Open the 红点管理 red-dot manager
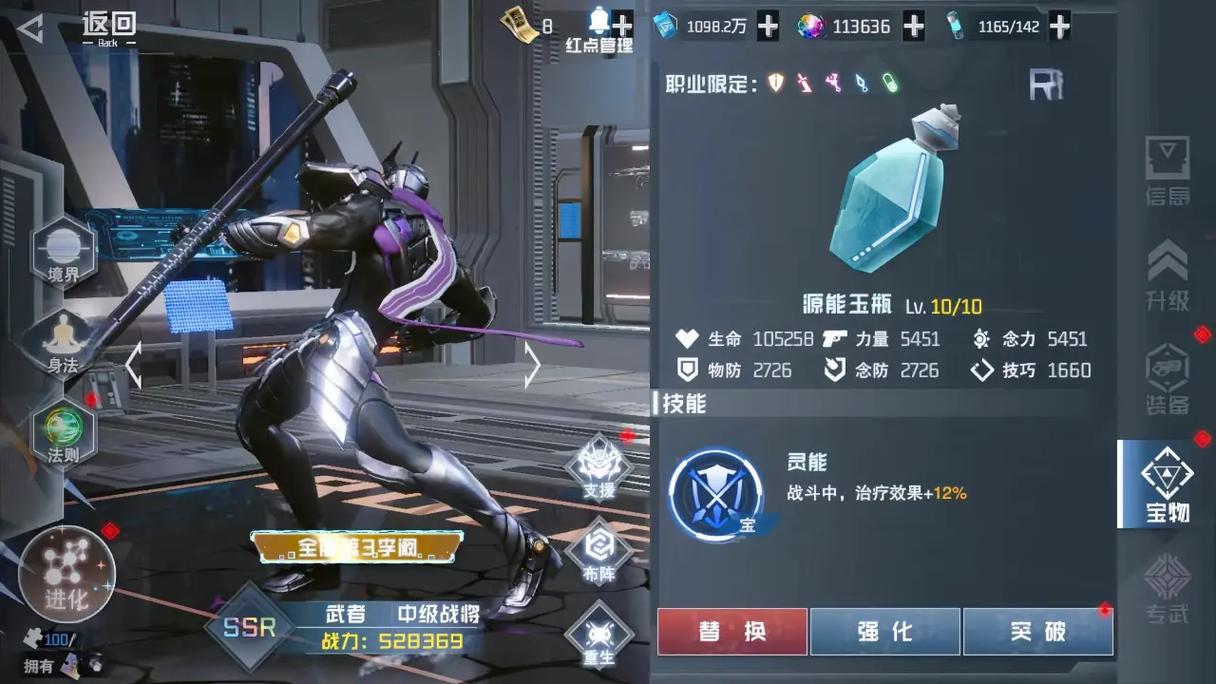 pos(599,31)
